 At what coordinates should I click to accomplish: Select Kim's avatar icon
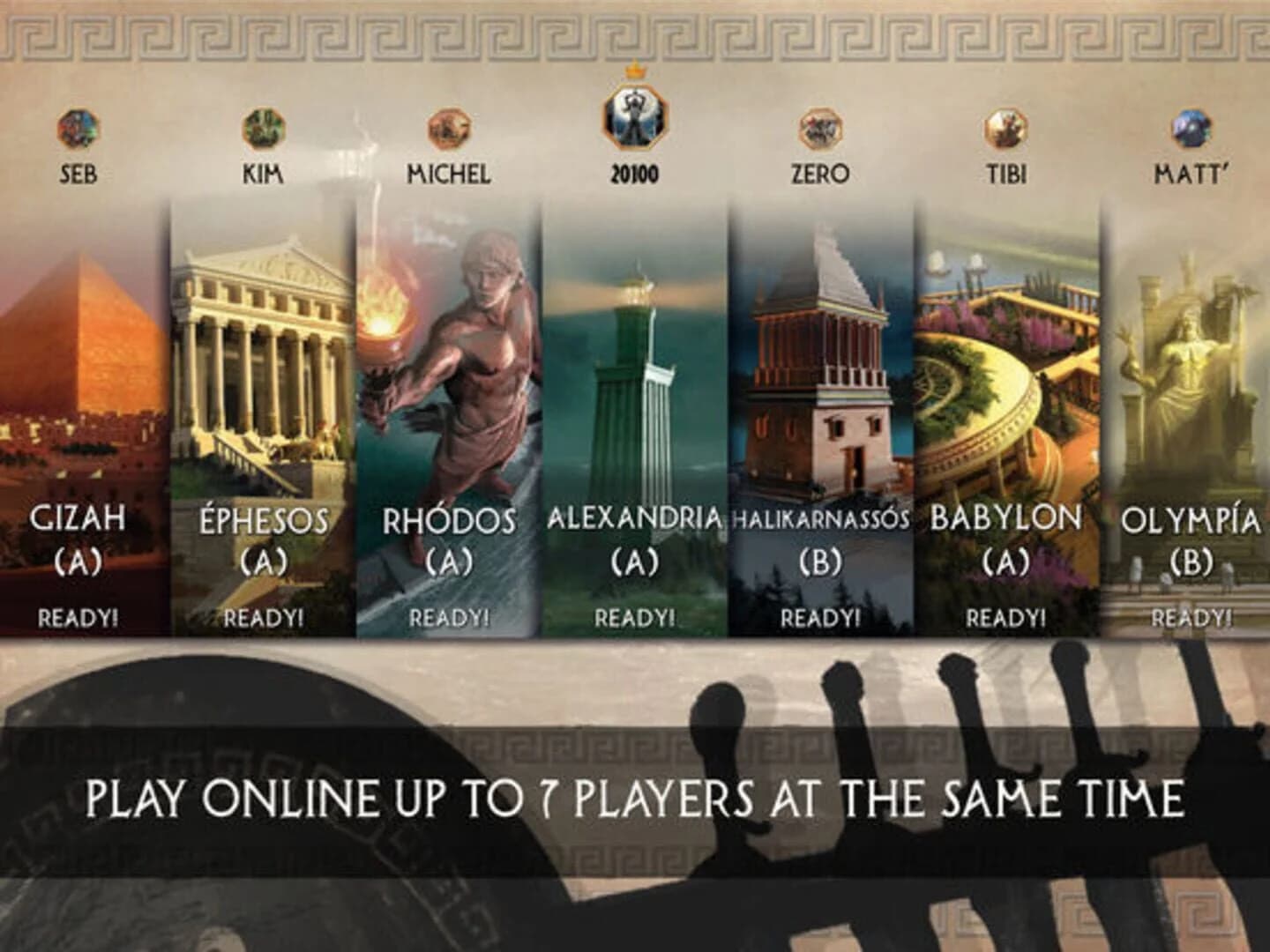point(262,129)
